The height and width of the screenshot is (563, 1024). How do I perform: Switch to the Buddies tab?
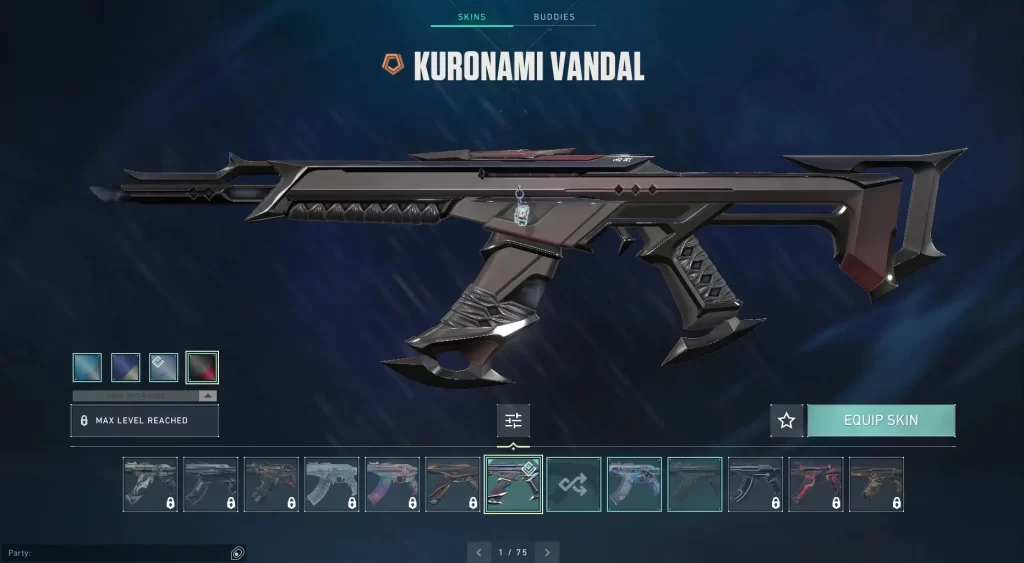(554, 18)
